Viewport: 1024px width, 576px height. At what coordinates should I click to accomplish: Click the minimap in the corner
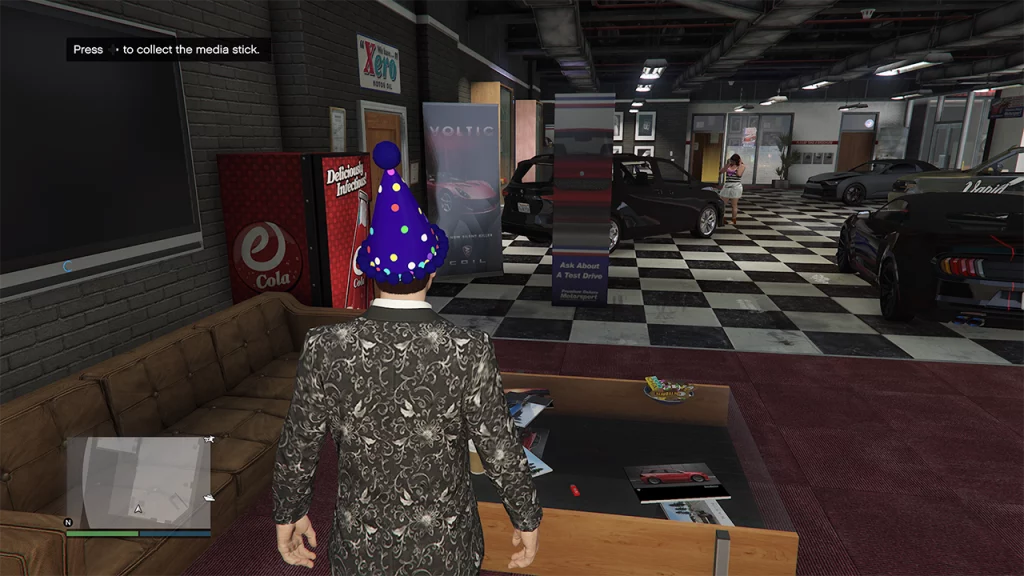(139, 483)
